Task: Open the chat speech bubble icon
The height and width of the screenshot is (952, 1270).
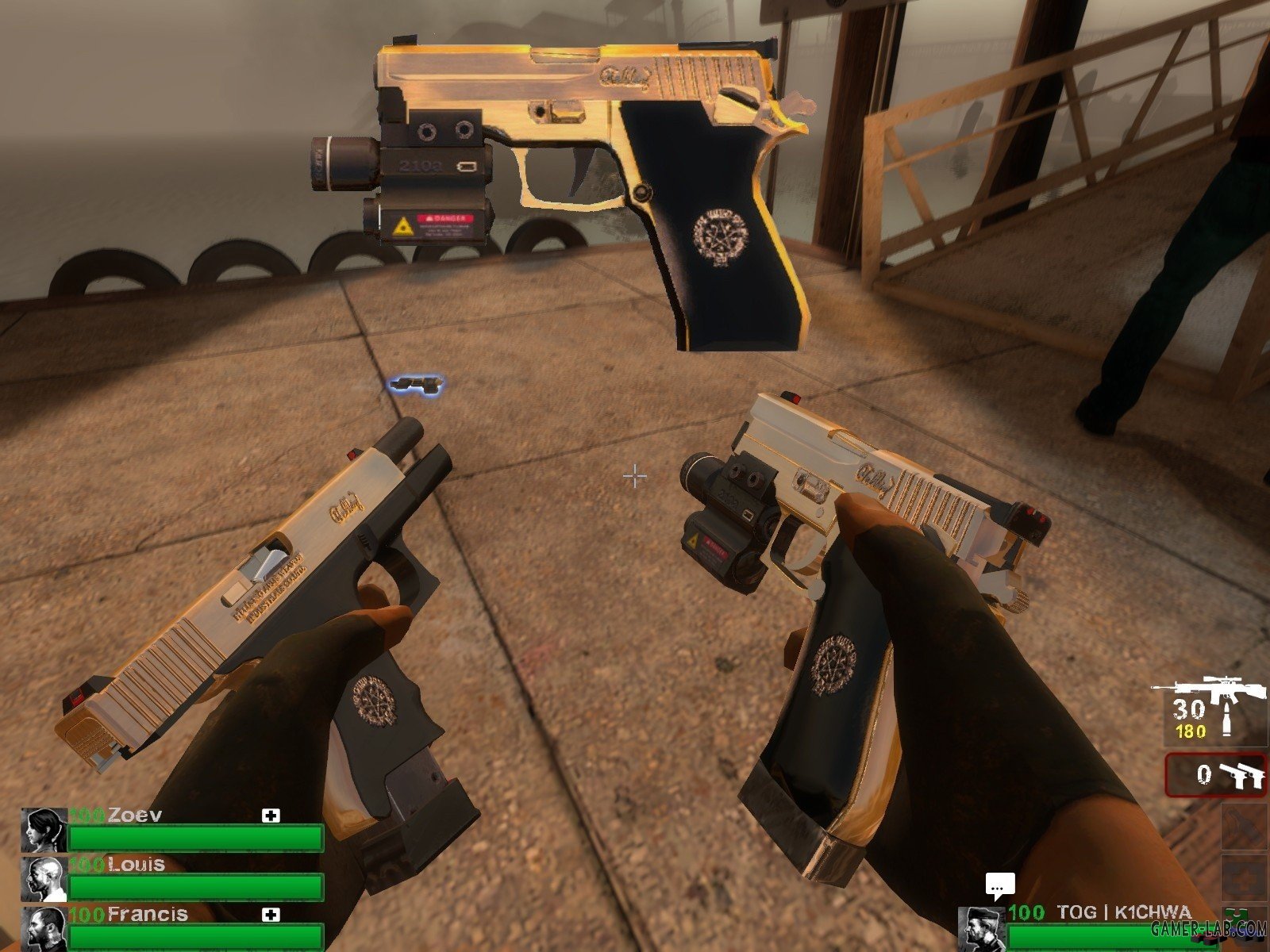Action: (1000, 885)
